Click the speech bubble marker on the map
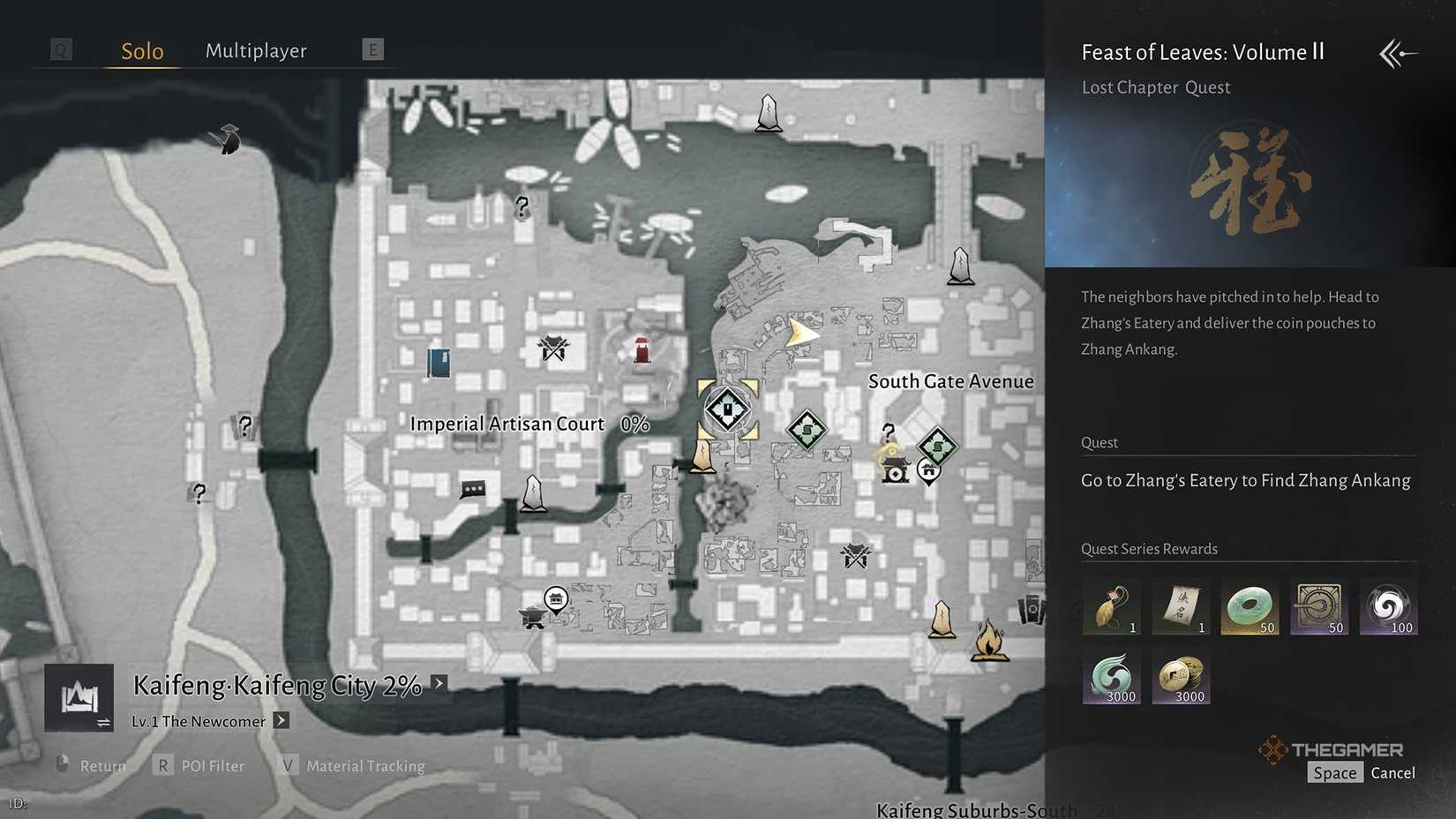 coord(473,488)
